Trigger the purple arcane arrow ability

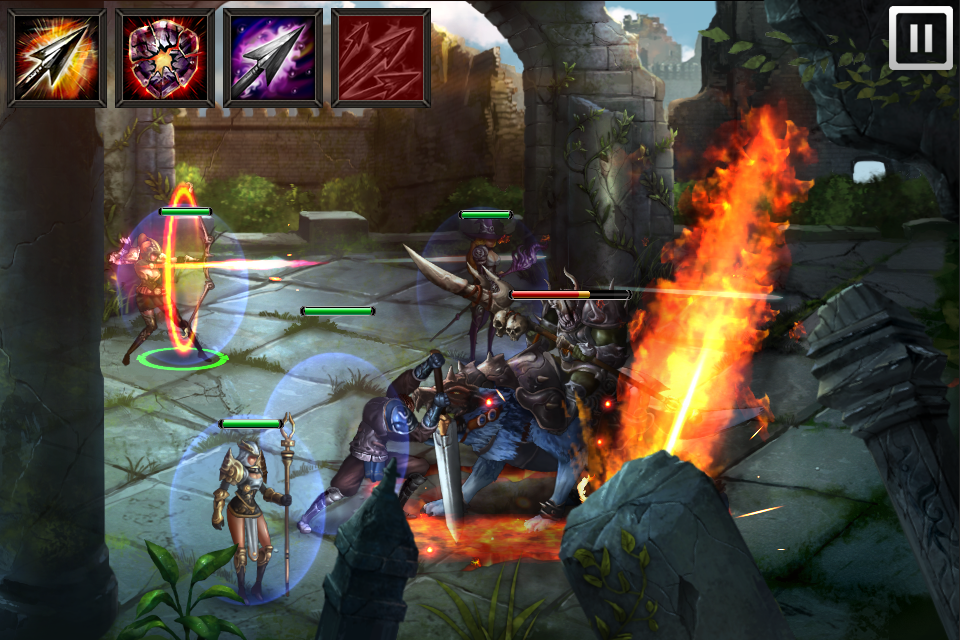273,58
